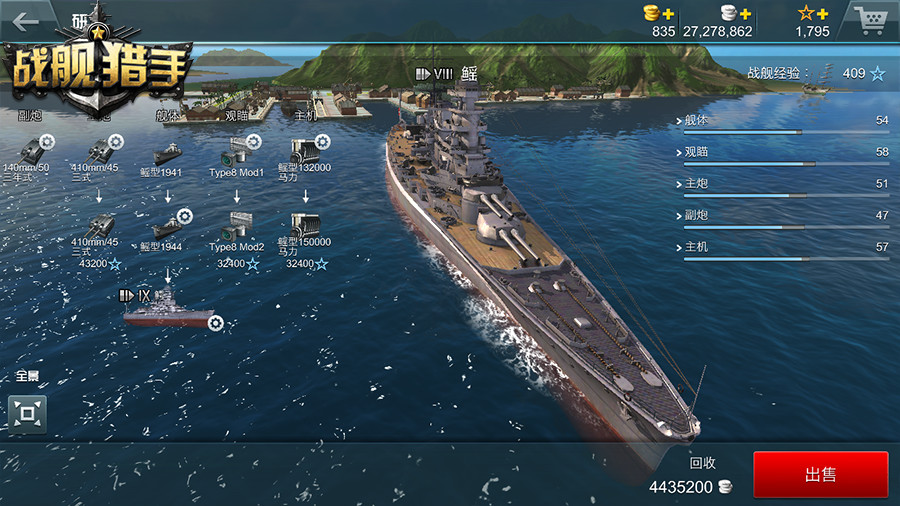Select the 鲤型1941 hull module

click(x=168, y=153)
